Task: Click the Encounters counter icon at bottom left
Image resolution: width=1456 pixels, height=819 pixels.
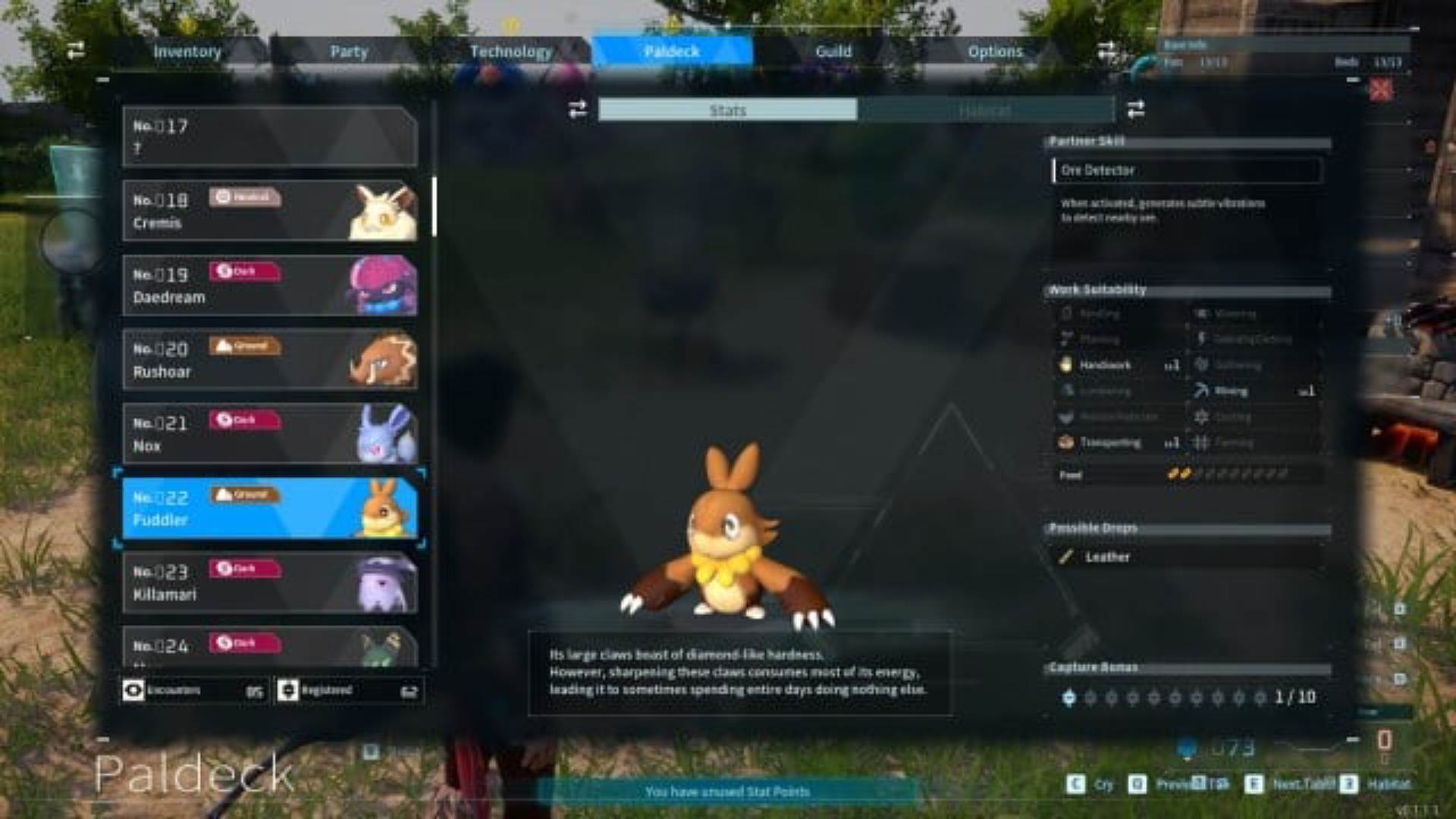Action: pyautogui.click(x=134, y=690)
